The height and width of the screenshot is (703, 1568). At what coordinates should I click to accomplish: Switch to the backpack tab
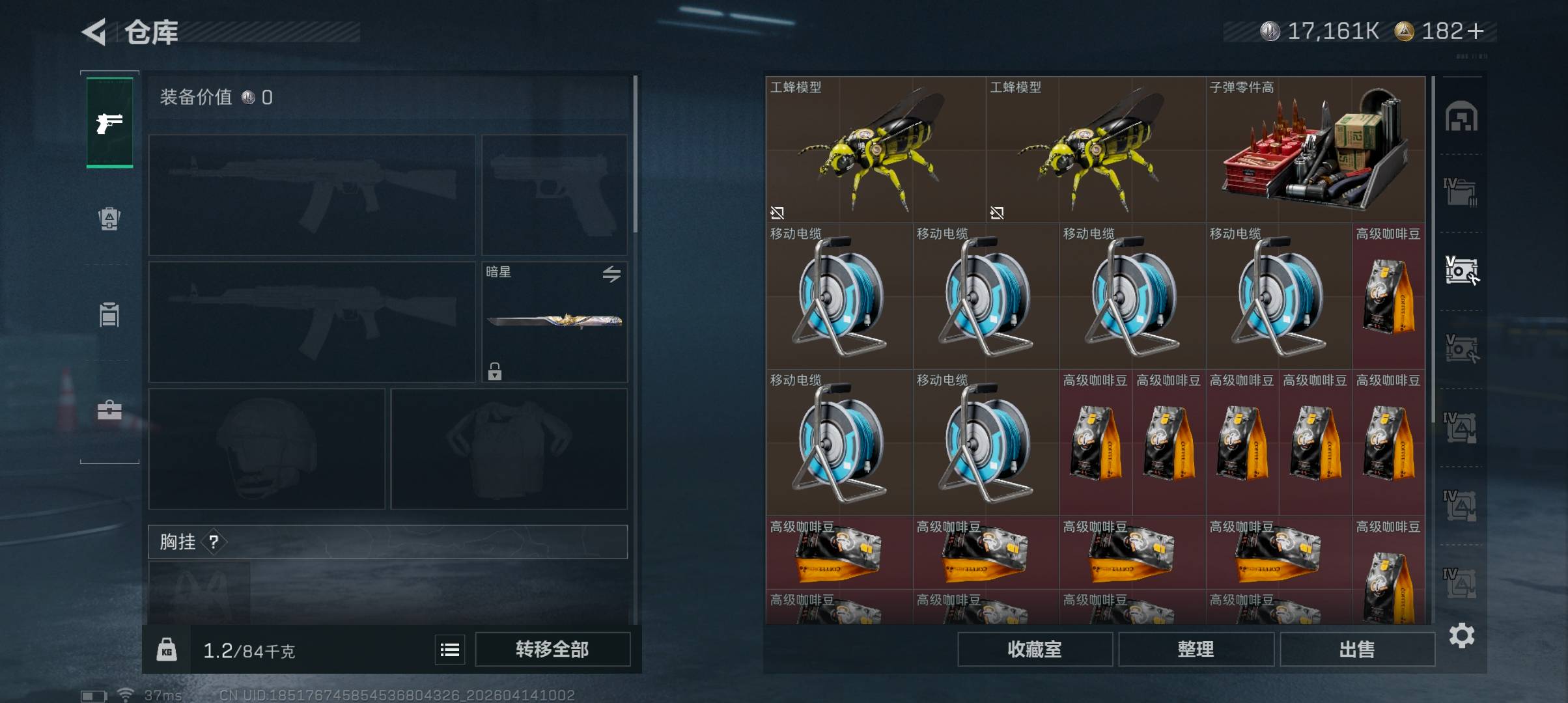coord(109,219)
